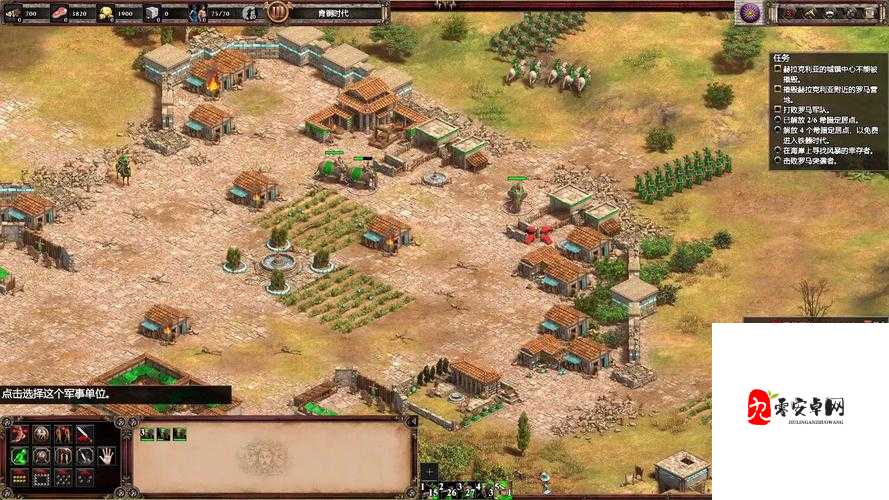Click the leftmost red icon in the top-right menu bar

[789, 13]
